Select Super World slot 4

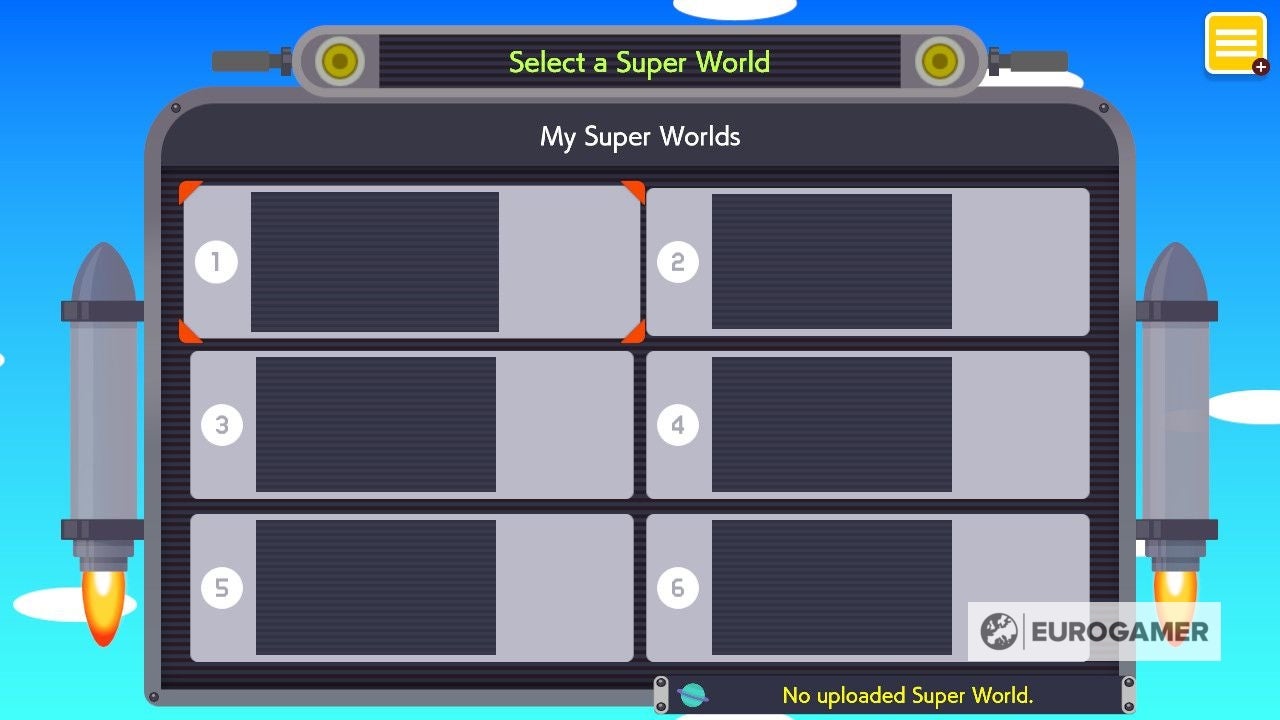(x=868, y=424)
